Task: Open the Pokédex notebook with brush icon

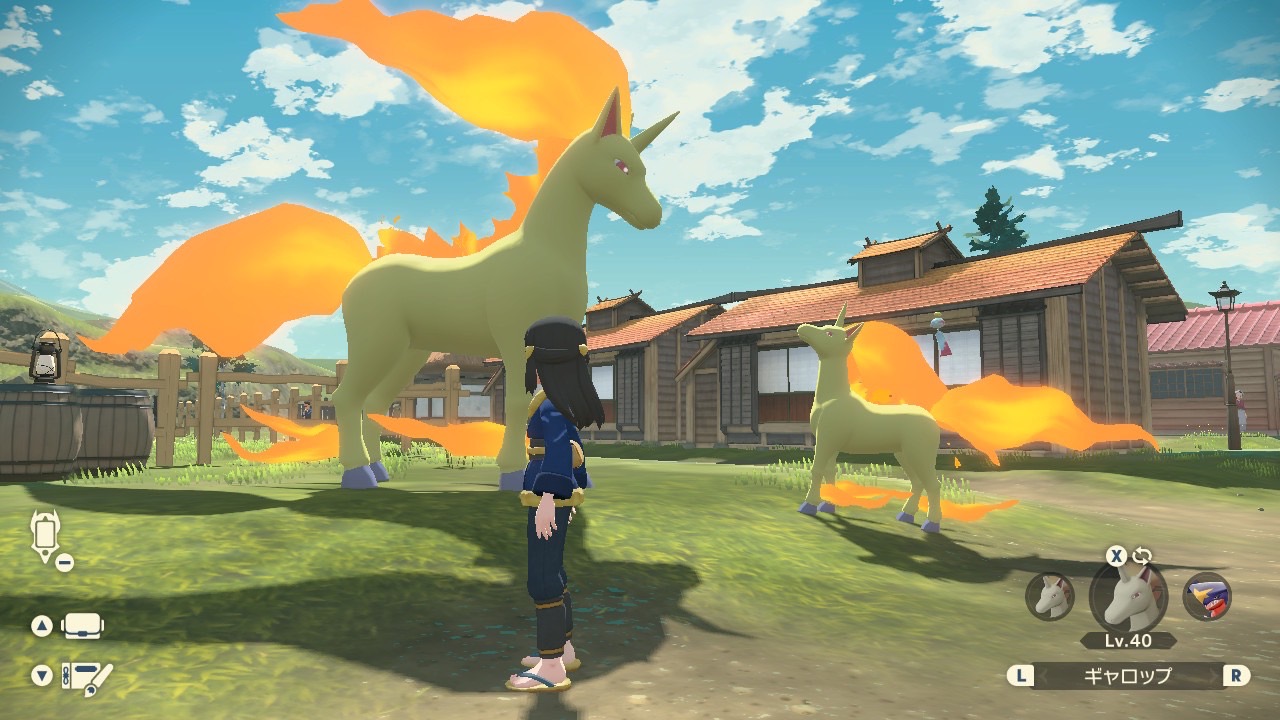Action: pyautogui.click(x=87, y=678)
